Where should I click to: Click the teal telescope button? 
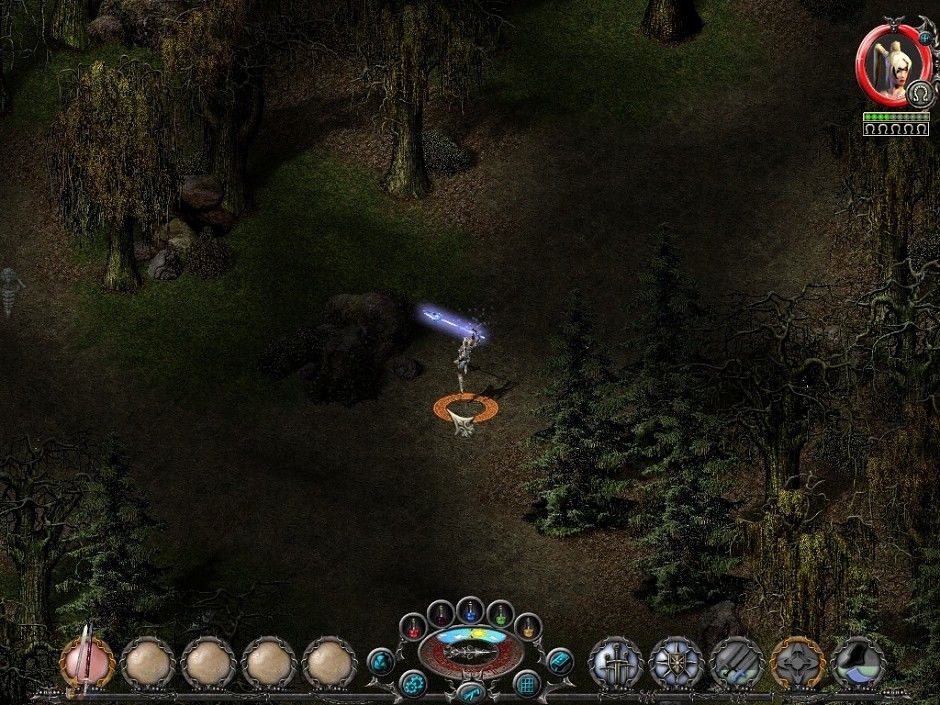469,692
